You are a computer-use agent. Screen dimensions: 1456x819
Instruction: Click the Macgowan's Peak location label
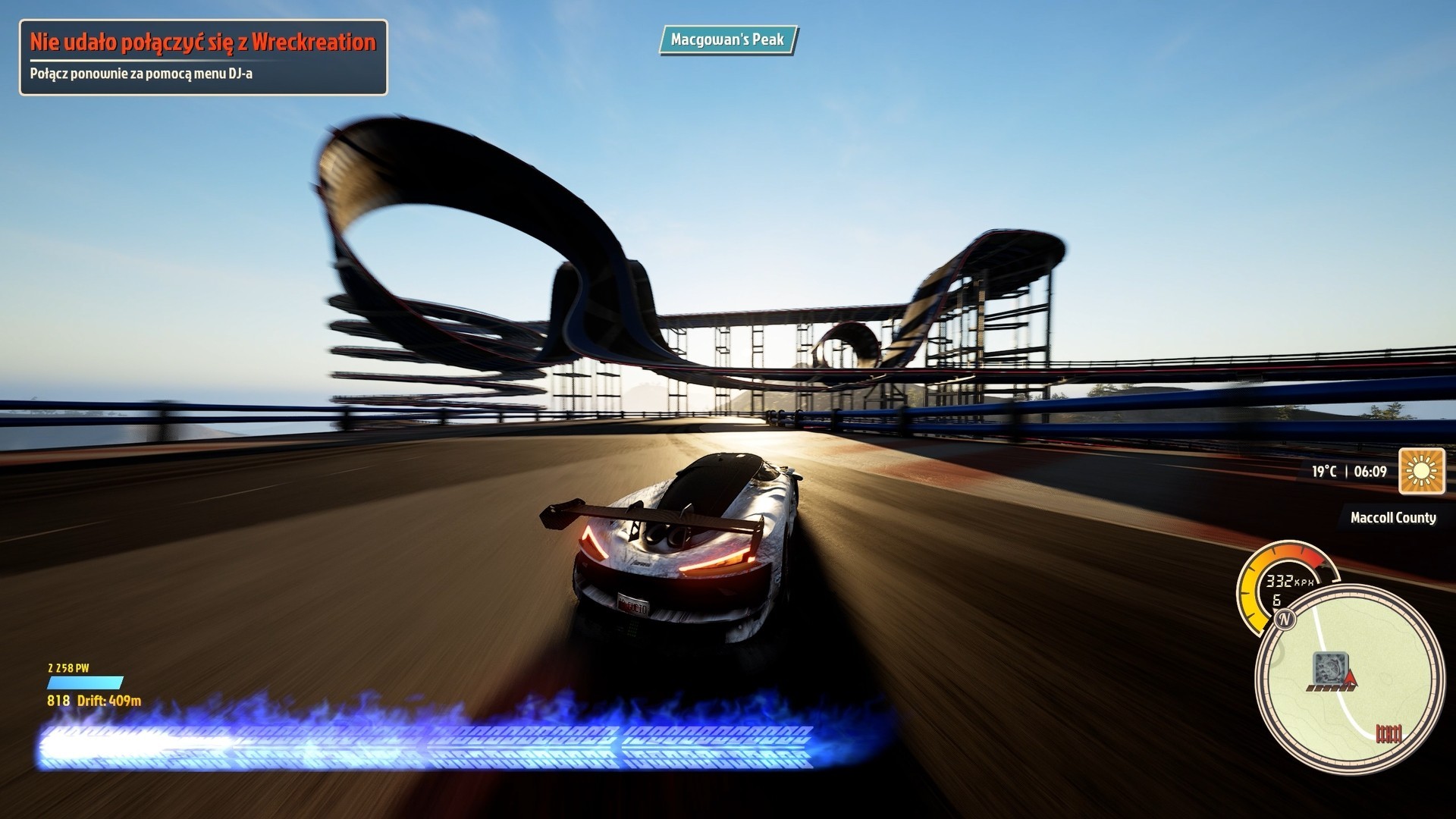pyautogui.click(x=727, y=39)
